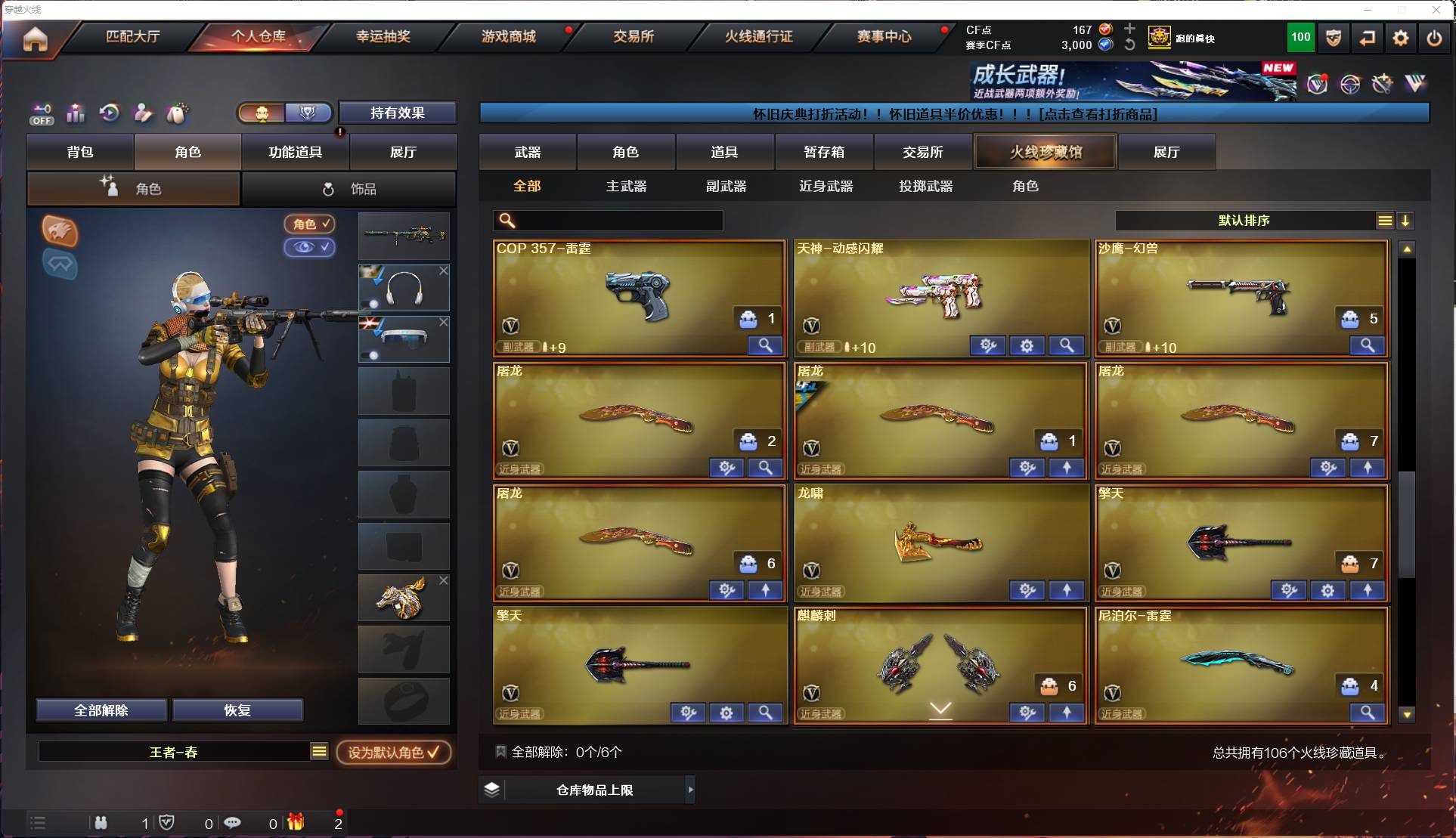Image resolution: width=1456 pixels, height=838 pixels.
Task: Click the replay history icon in the left toolbar
Action: tap(110, 113)
